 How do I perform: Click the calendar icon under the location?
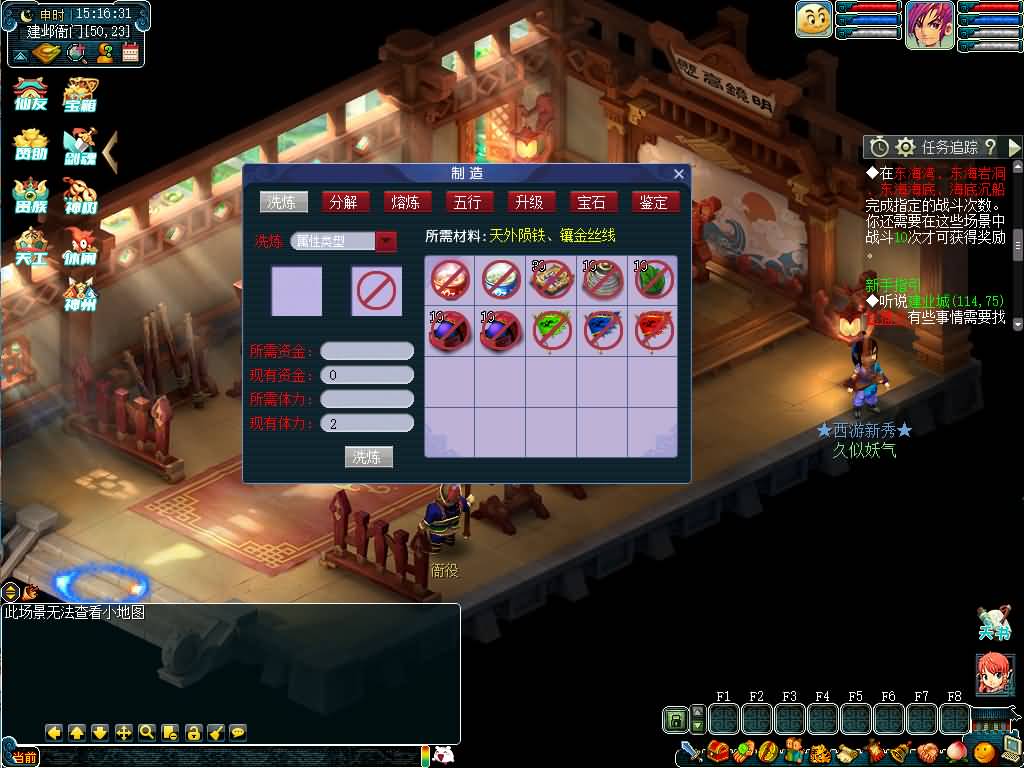coord(130,52)
